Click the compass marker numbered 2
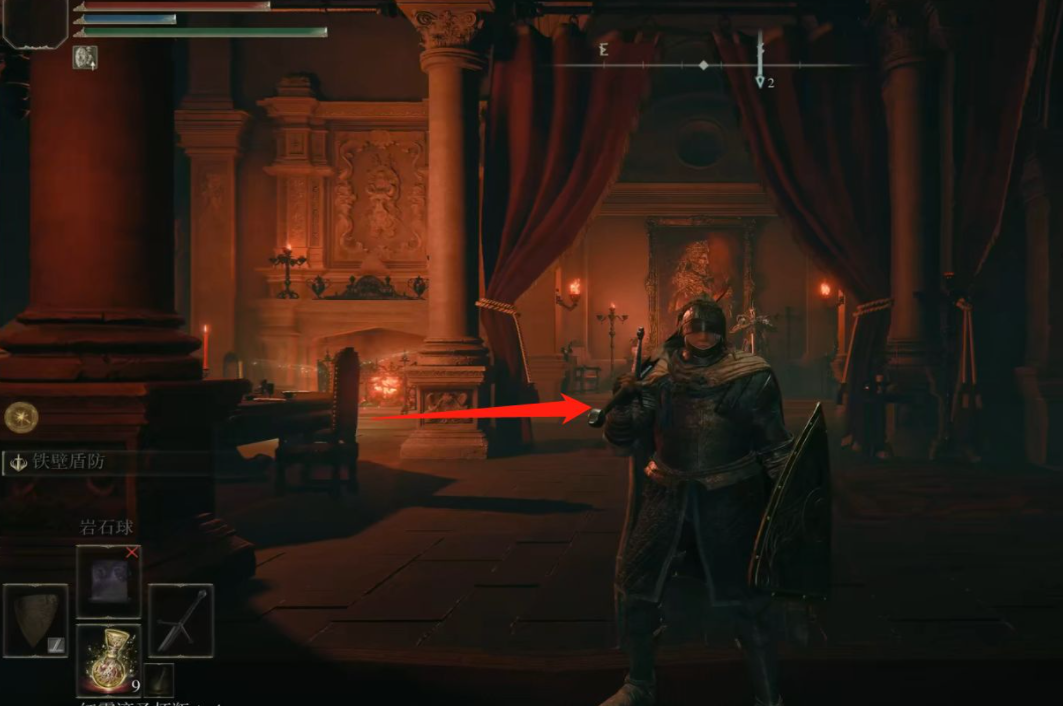This screenshot has width=1063, height=706. (761, 80)
